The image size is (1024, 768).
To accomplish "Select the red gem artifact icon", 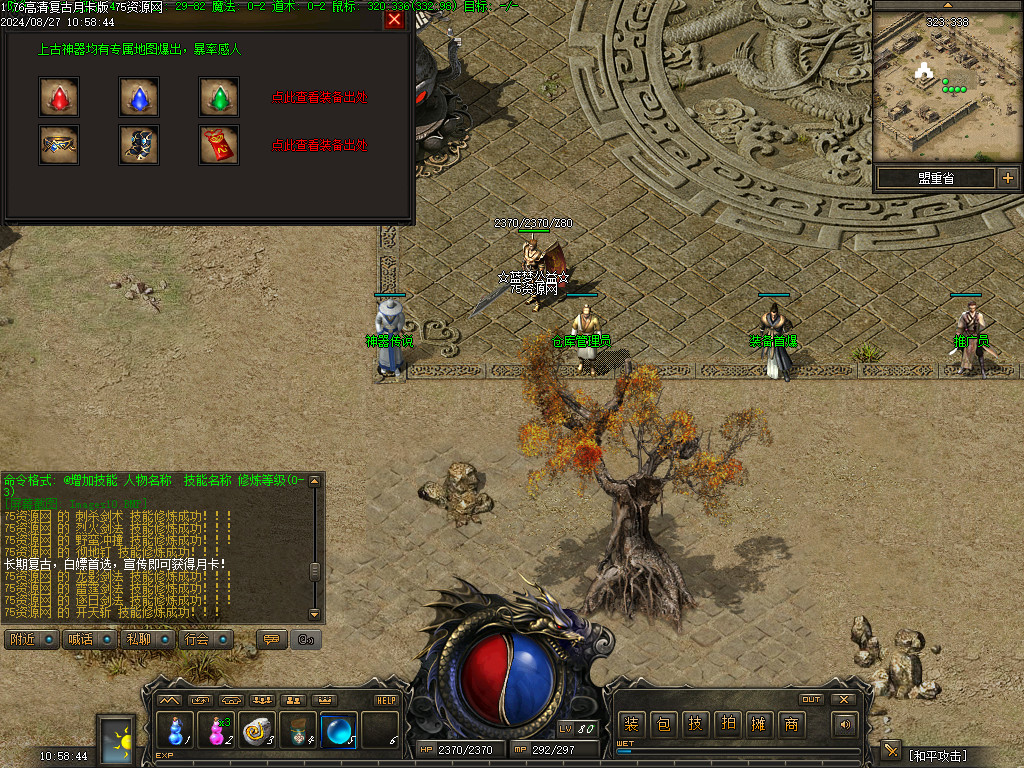I will [59, 97].
